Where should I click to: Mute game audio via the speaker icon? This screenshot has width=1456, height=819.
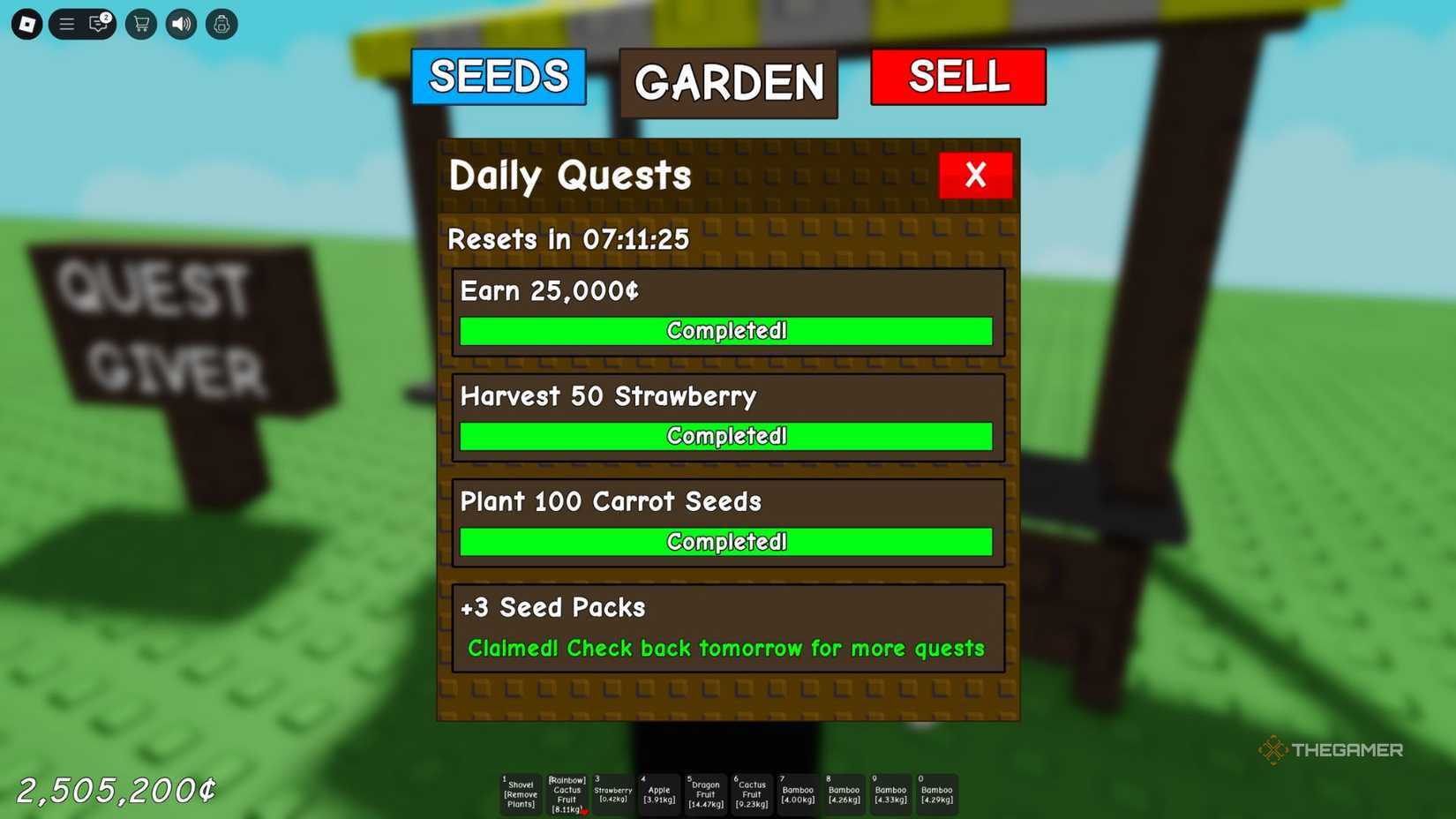pos(180,24)
